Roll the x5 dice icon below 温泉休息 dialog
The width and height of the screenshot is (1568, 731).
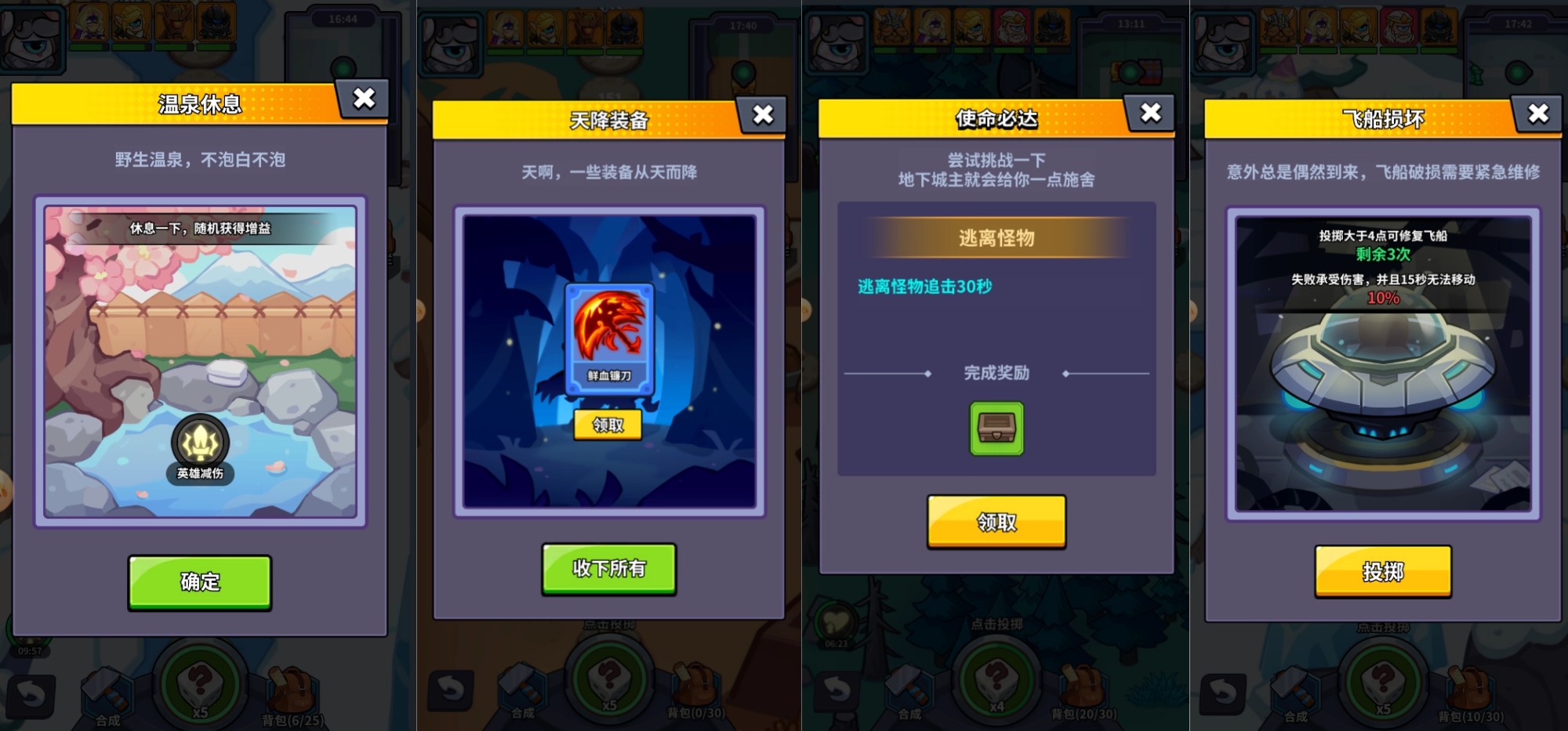200,683
